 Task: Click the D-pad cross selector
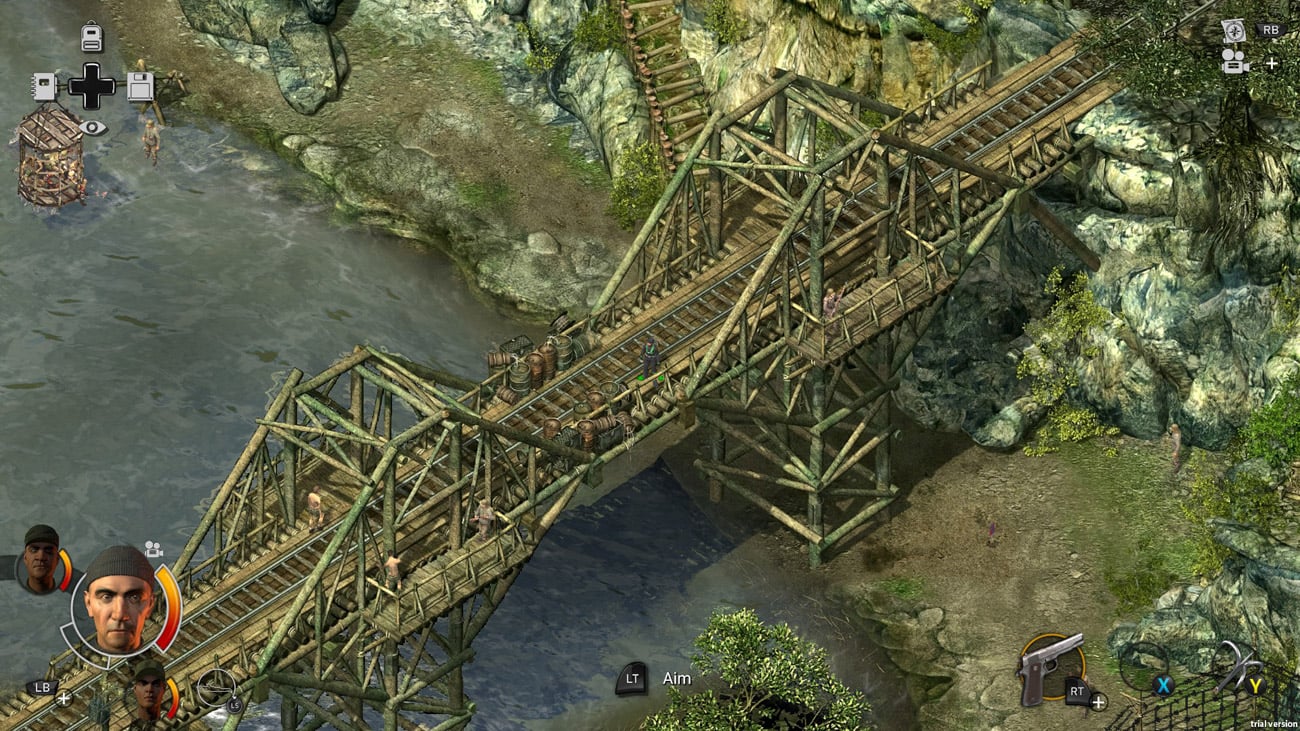pyautogui.click(x=92, y=85)
